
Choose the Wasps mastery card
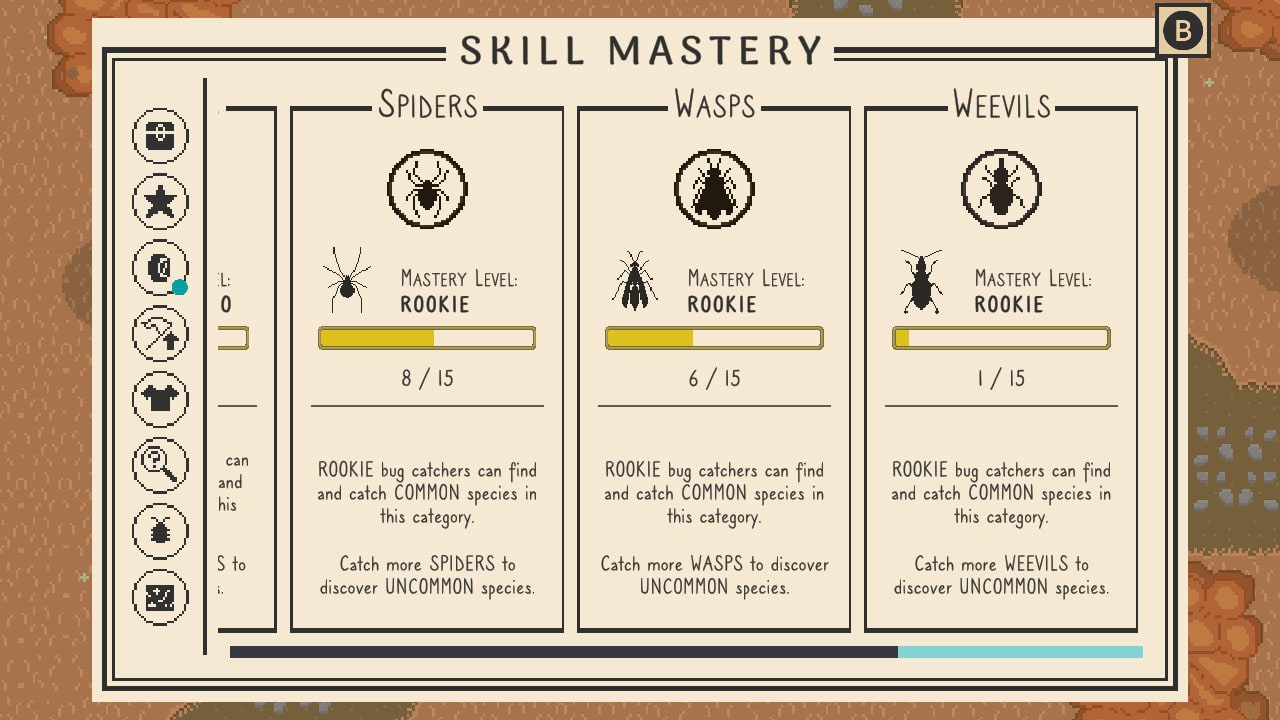[x=714, y=370]
